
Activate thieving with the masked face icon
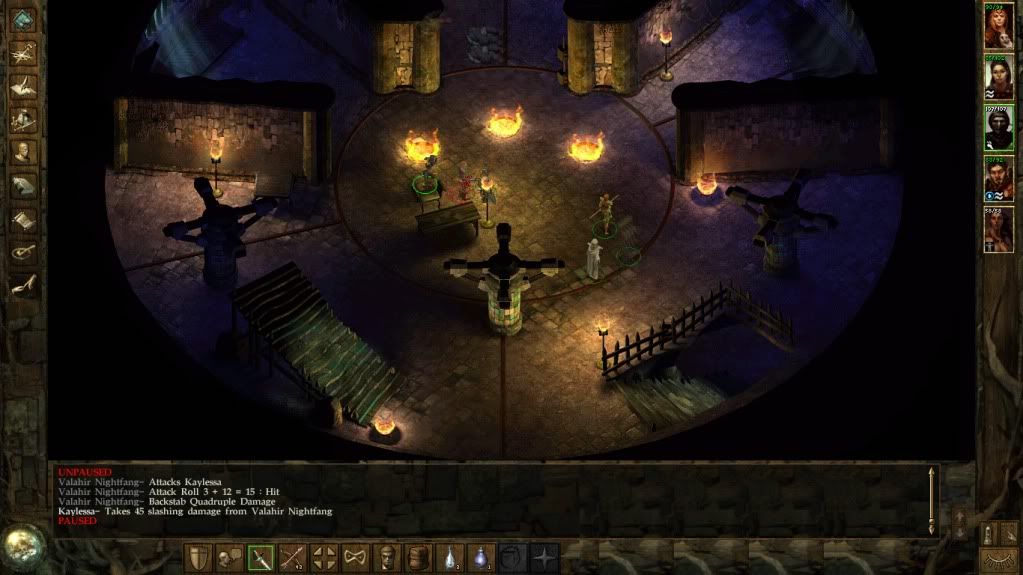[386, 557]
